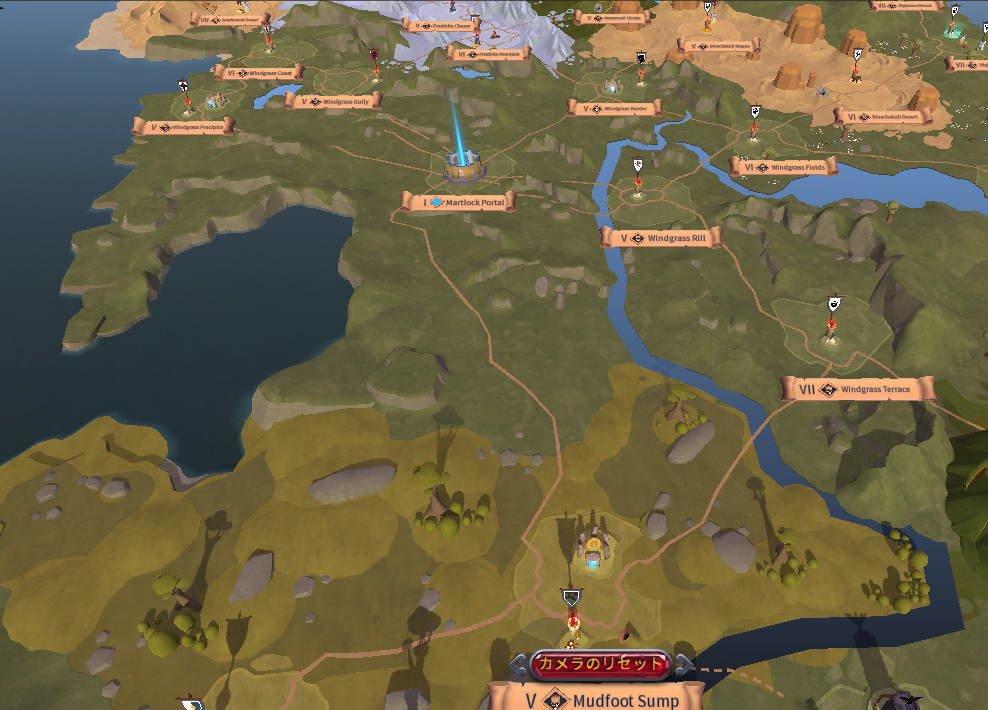Choose the Windgrass Coast zone label
Viewport: 988px width, 710px height.
click(259, 73)
